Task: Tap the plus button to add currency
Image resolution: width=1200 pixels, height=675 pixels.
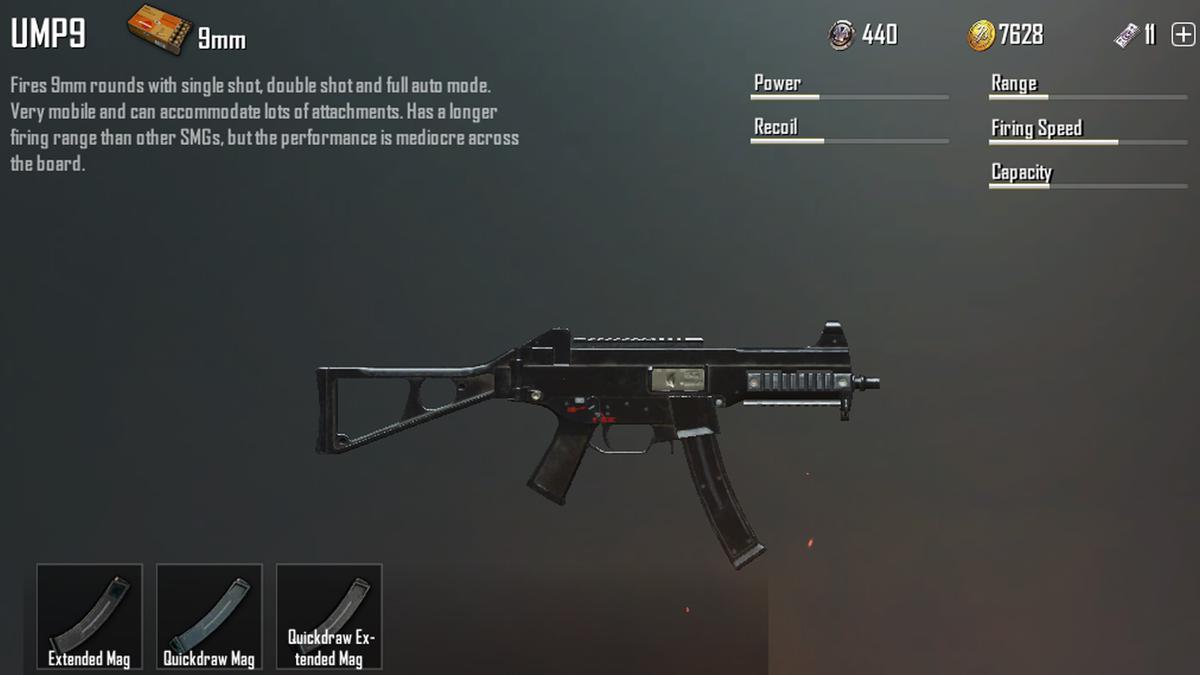Action: click(1182, 35)
